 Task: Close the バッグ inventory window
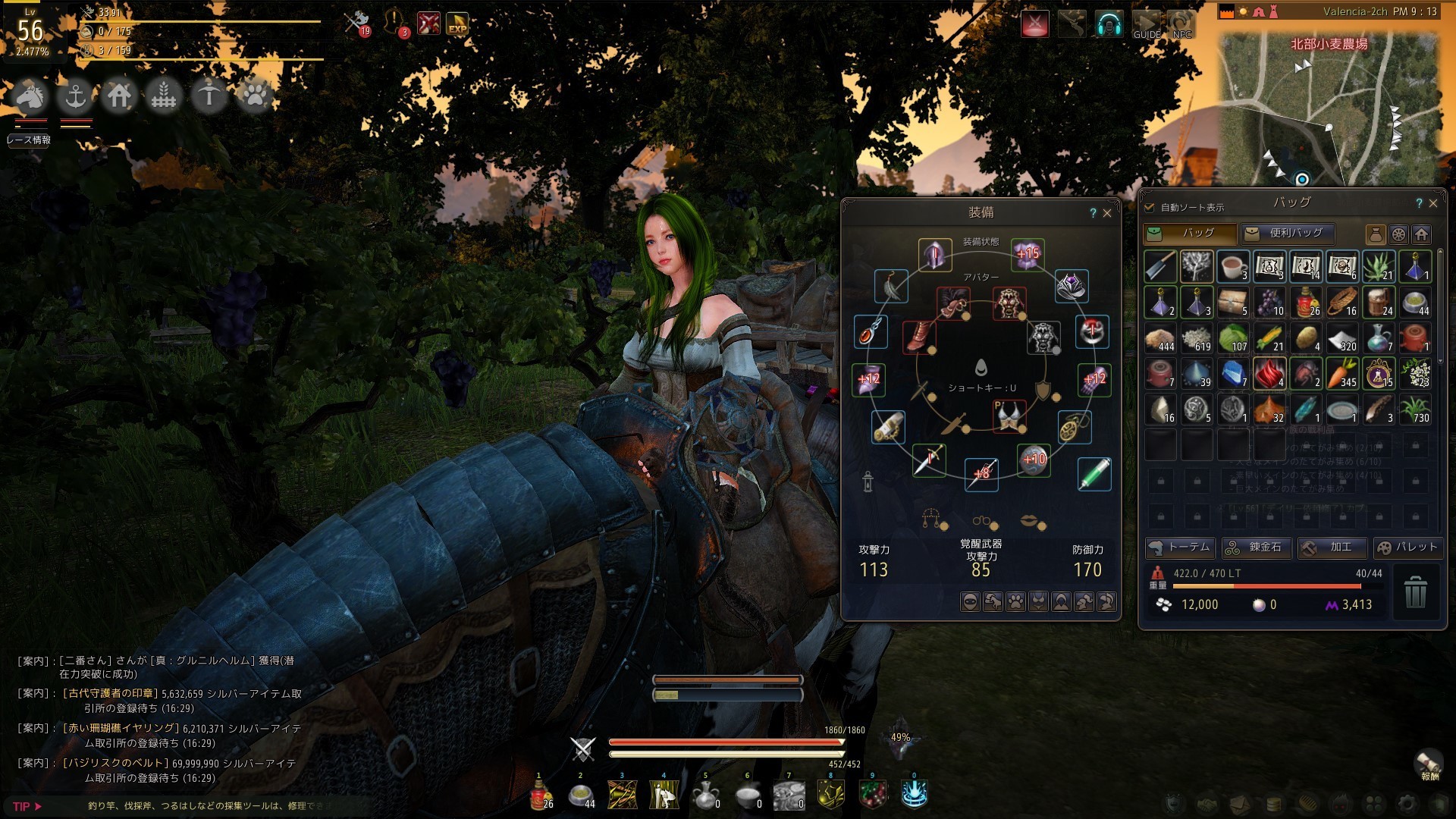point(1433,203)
